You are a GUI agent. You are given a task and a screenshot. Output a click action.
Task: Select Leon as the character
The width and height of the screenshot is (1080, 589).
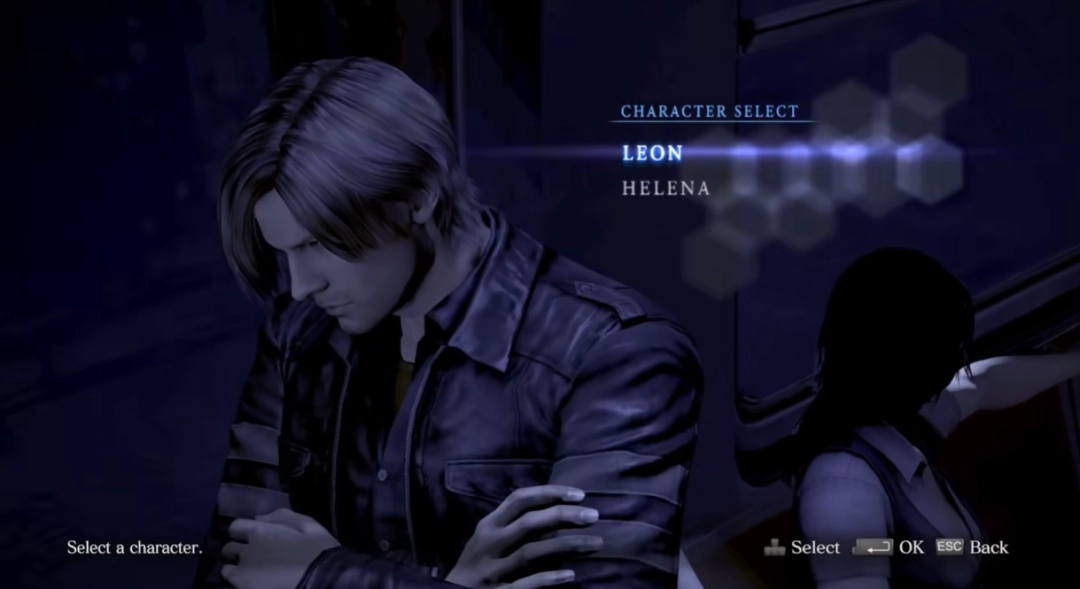point(652,153)
